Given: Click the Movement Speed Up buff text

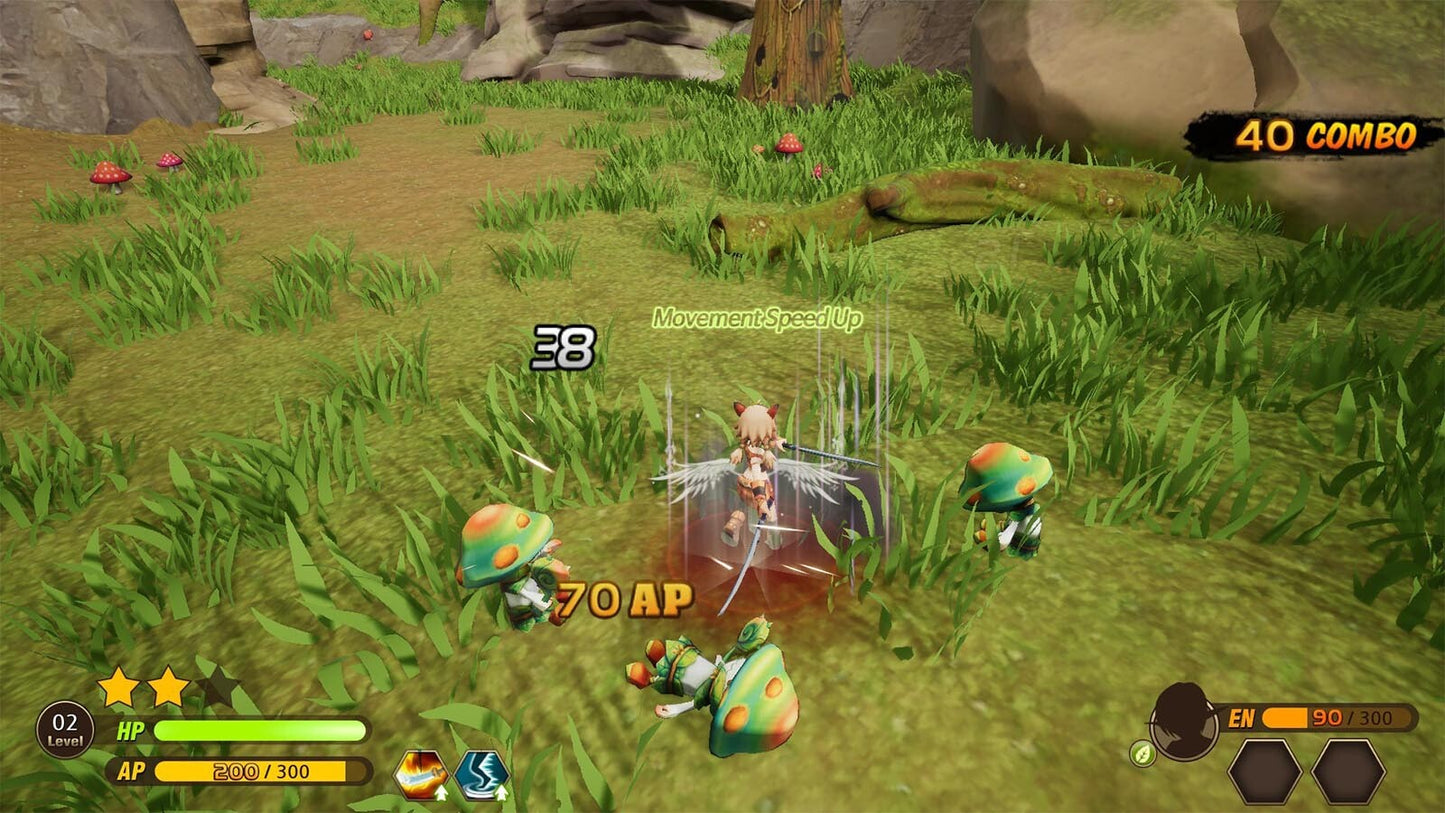Looking at the screenshot, I should (x=757, y=318).
